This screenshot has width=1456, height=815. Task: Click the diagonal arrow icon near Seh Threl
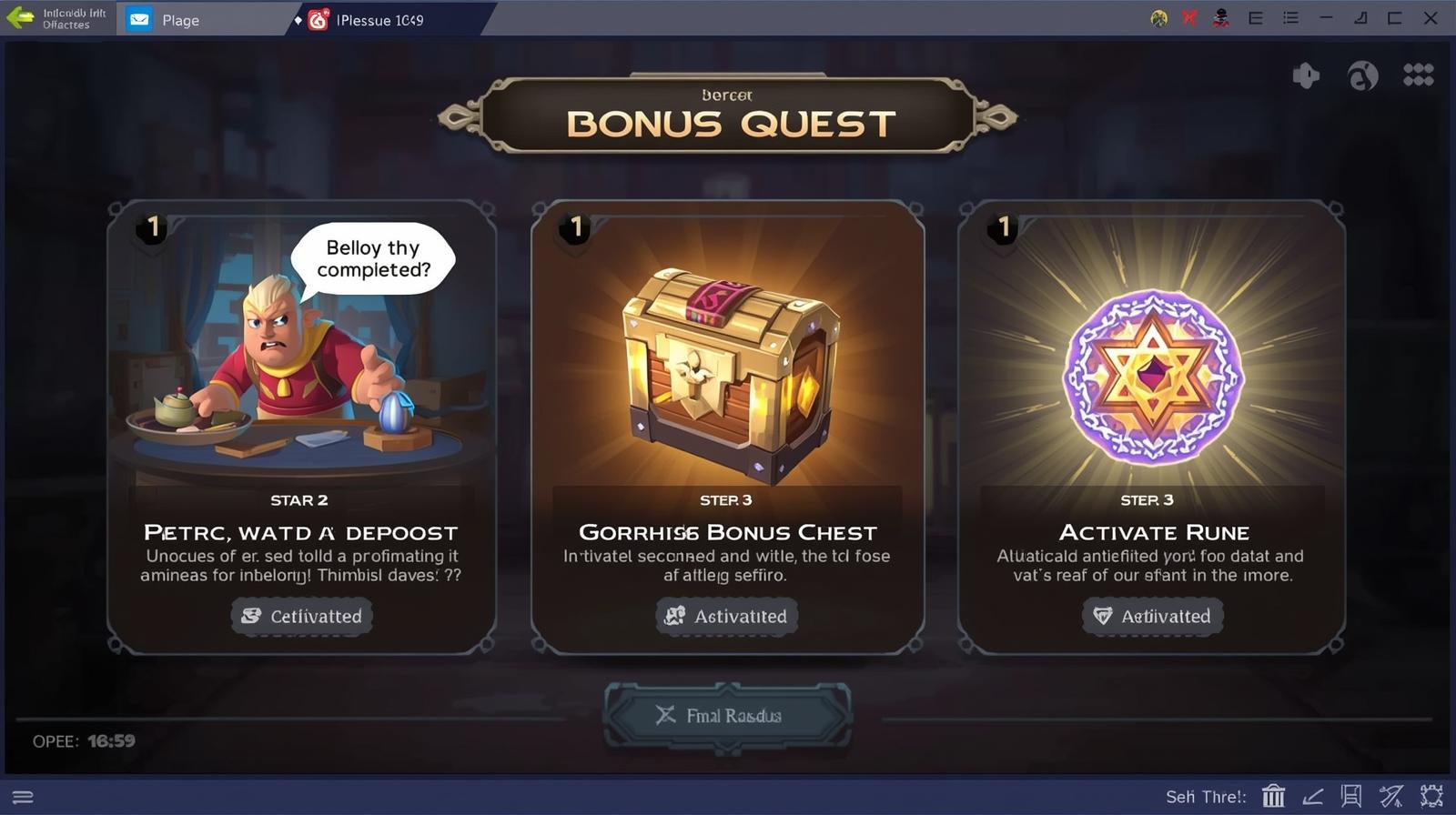1313,795
